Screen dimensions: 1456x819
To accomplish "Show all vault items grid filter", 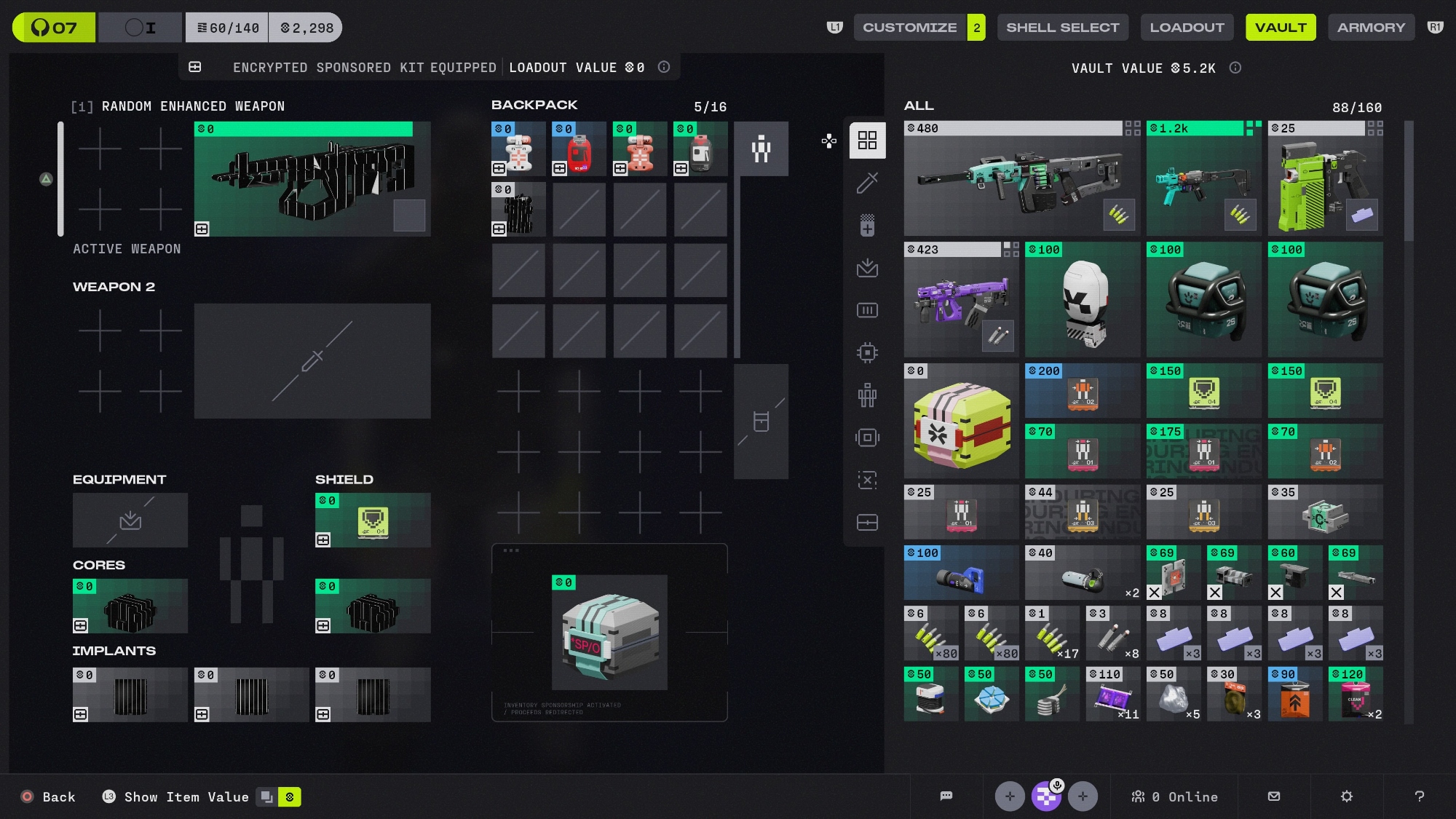I will point(867,140).
